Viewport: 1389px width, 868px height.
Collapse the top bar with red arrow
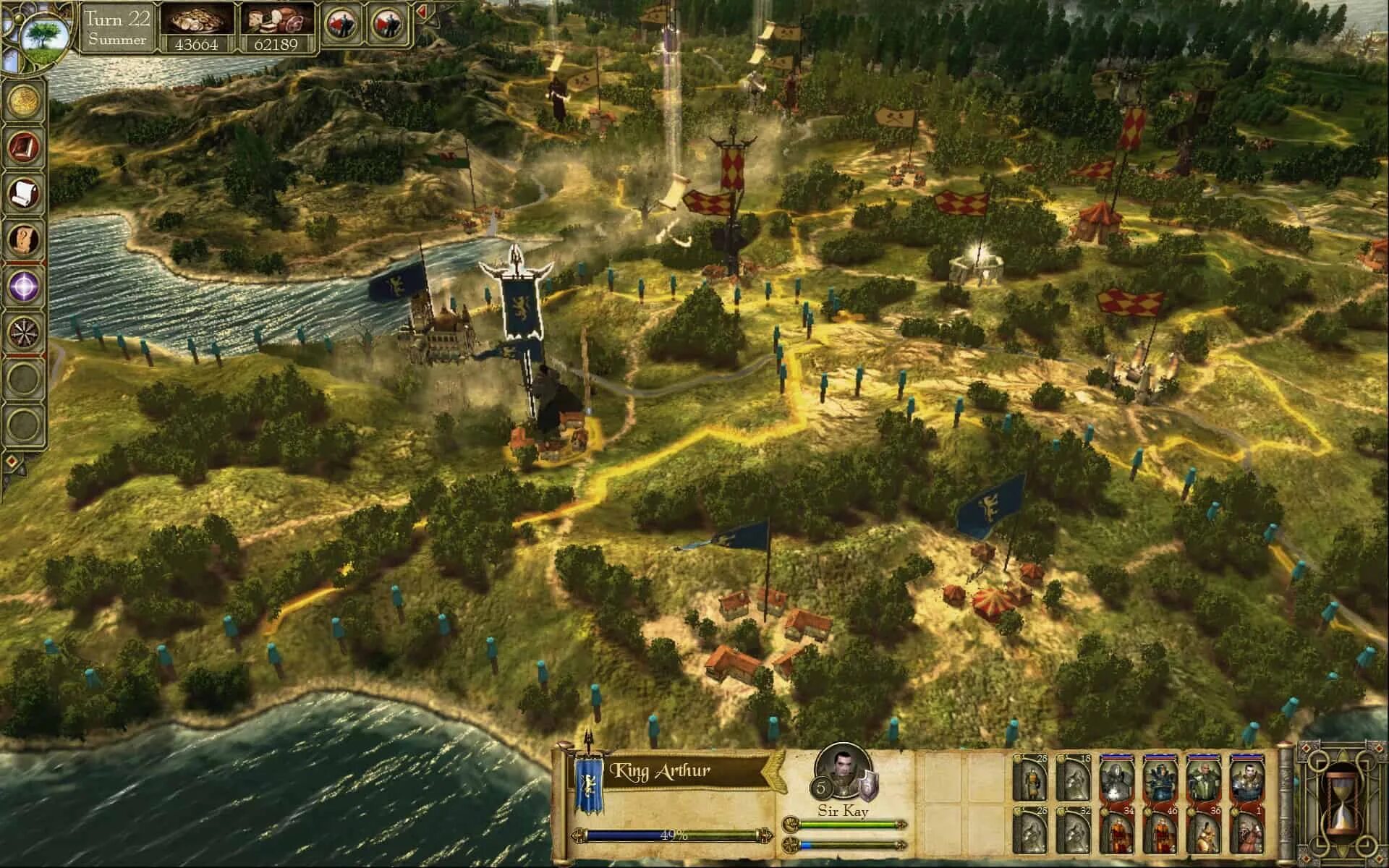(x=421, y=12)
